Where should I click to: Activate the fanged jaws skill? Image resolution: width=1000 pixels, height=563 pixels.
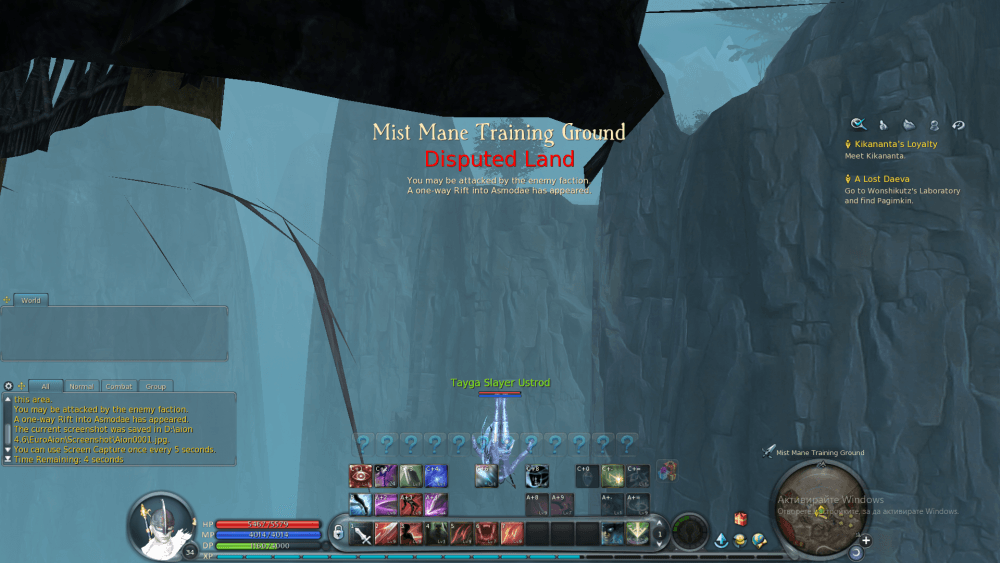(x=488, y=532)
